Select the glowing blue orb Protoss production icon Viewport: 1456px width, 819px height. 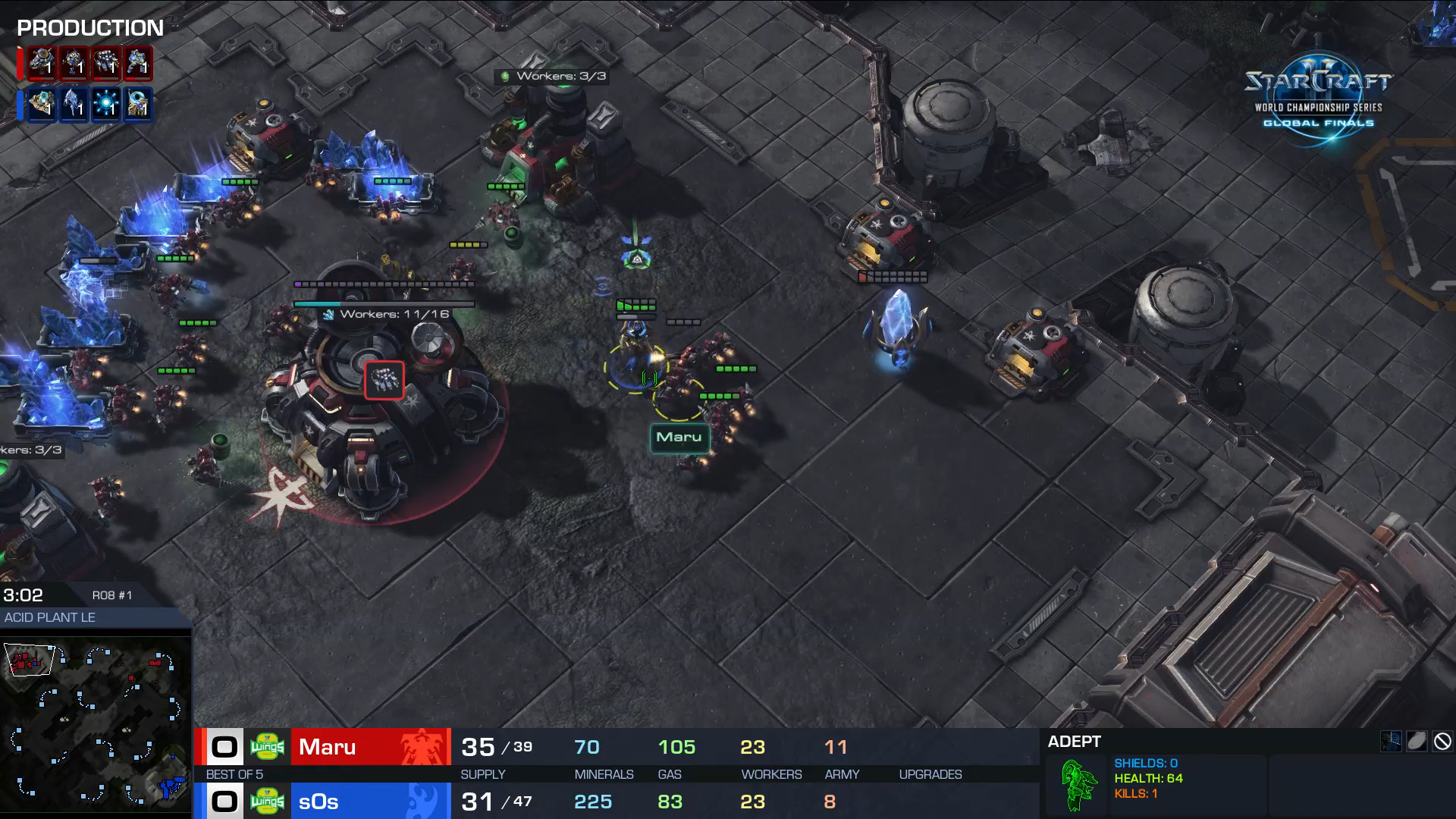point(106,104)
